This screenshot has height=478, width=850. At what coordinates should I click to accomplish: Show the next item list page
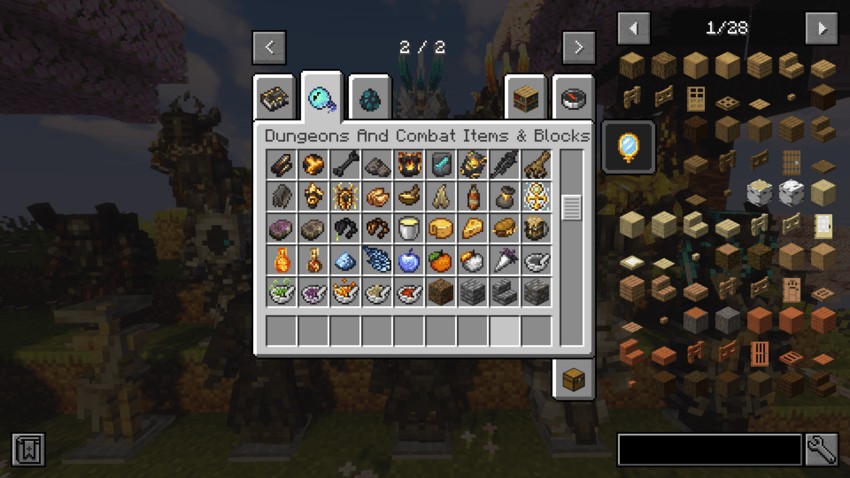(820, 28)
